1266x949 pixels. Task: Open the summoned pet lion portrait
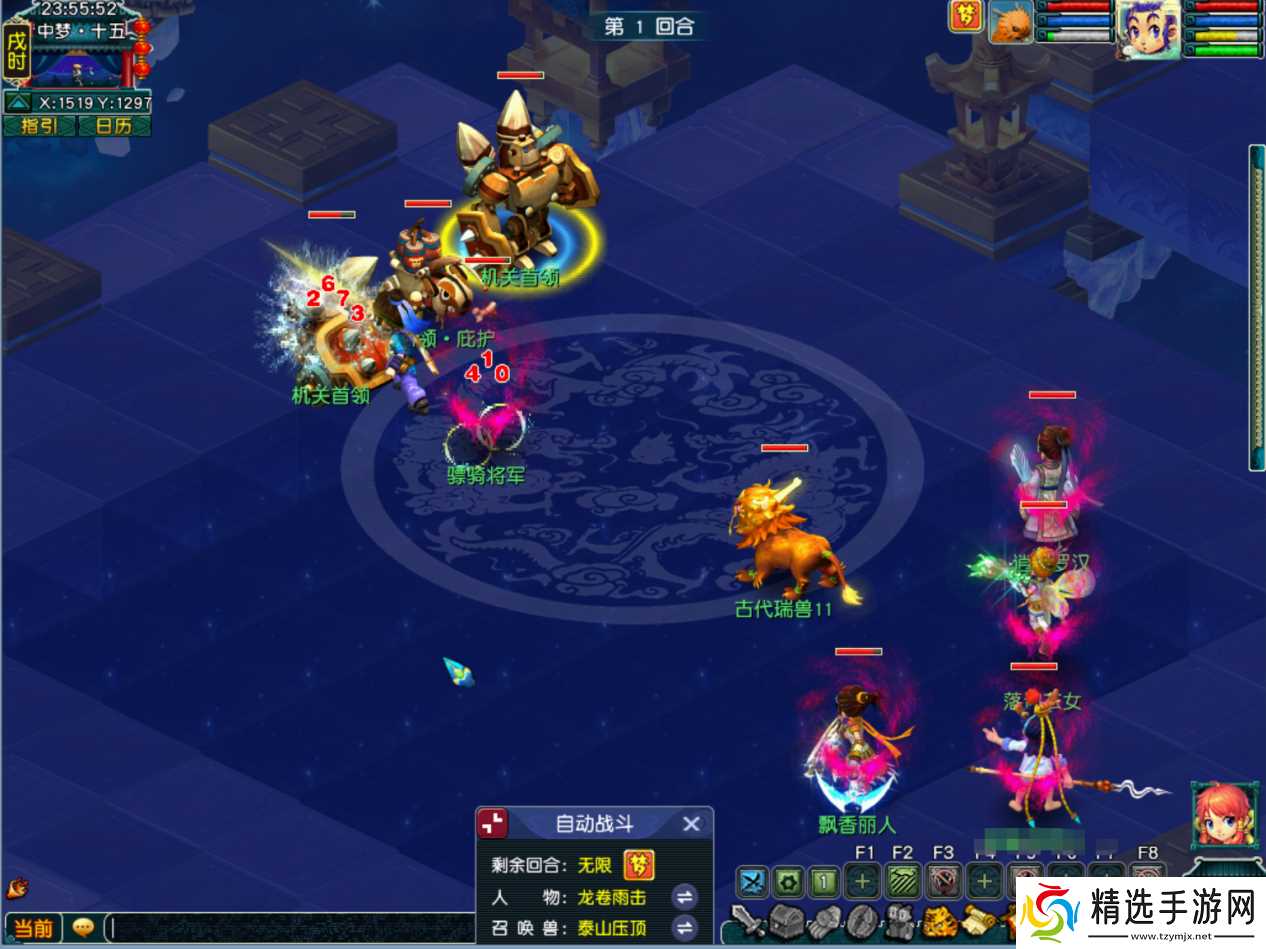(x=1011, y=22)
